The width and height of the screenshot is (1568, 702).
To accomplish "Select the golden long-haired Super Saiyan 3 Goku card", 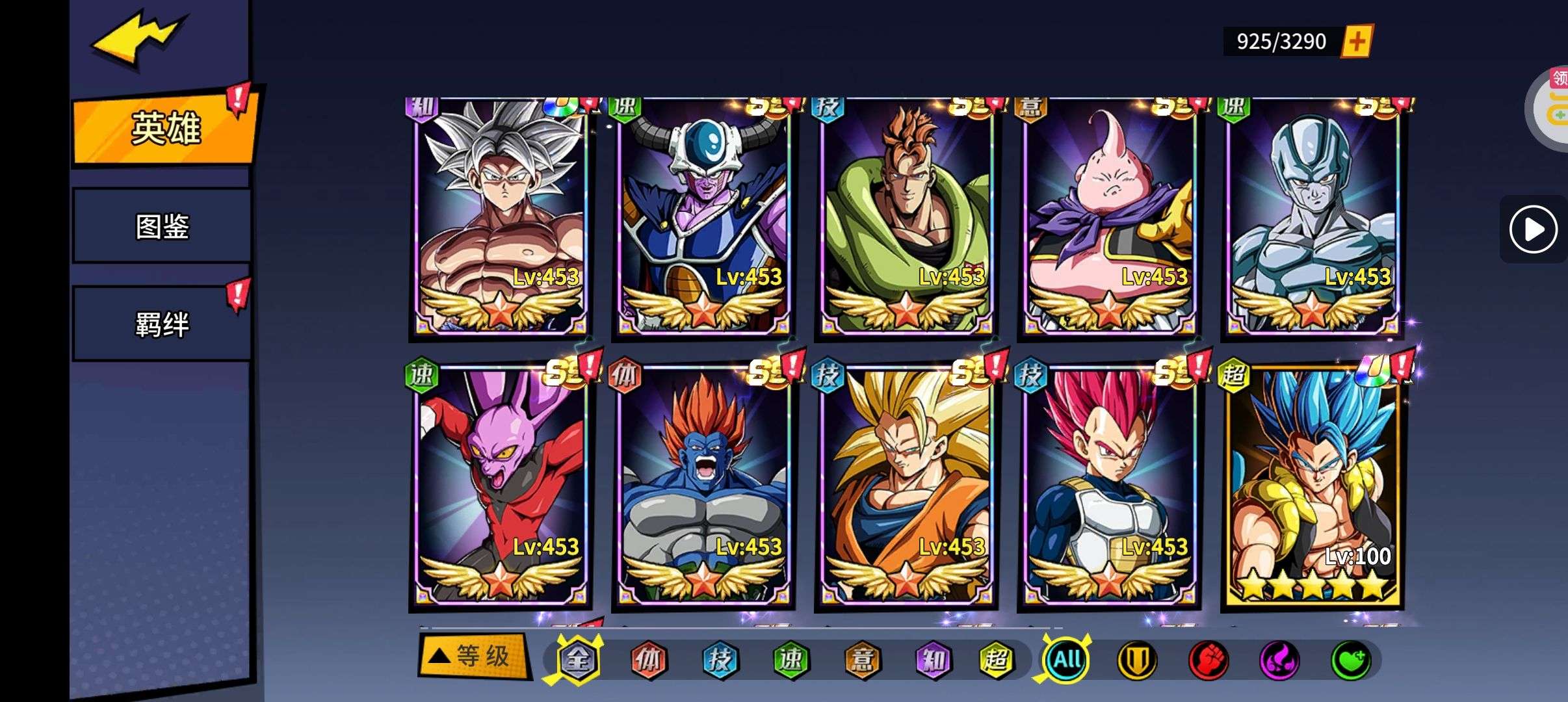I will 906,487.
